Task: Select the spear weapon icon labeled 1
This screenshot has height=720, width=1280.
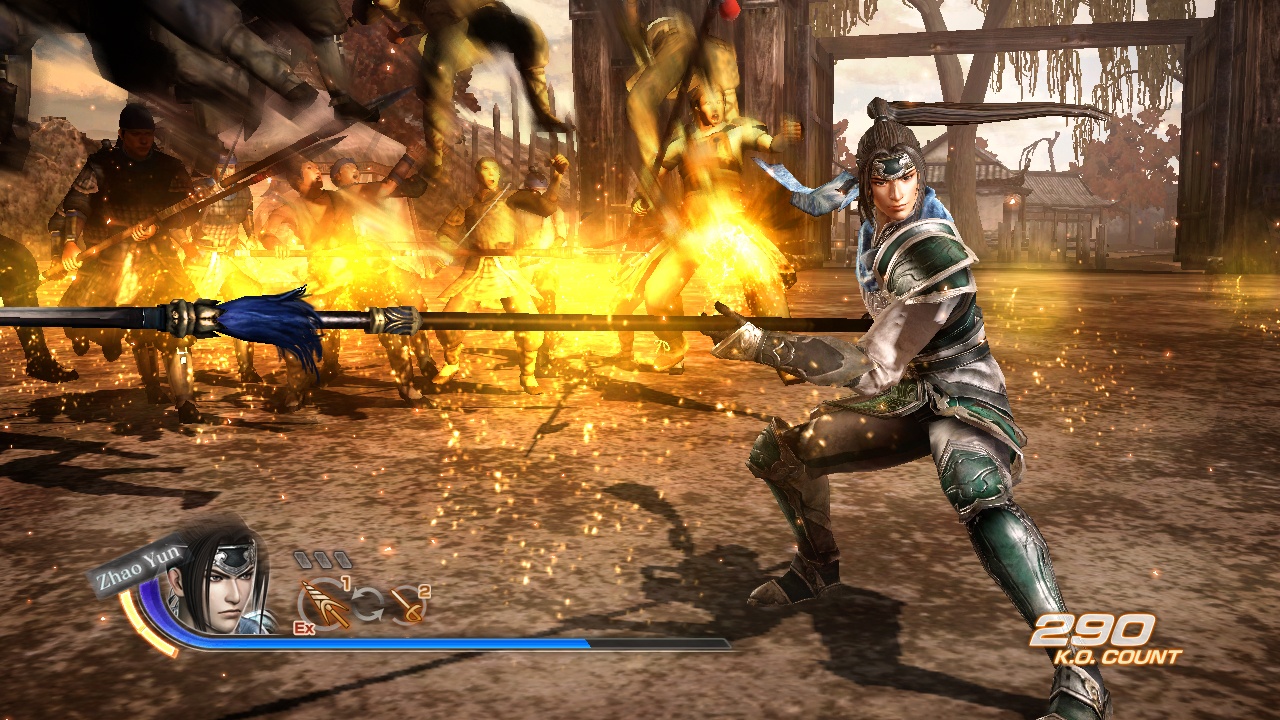Action: pos(325,604)
